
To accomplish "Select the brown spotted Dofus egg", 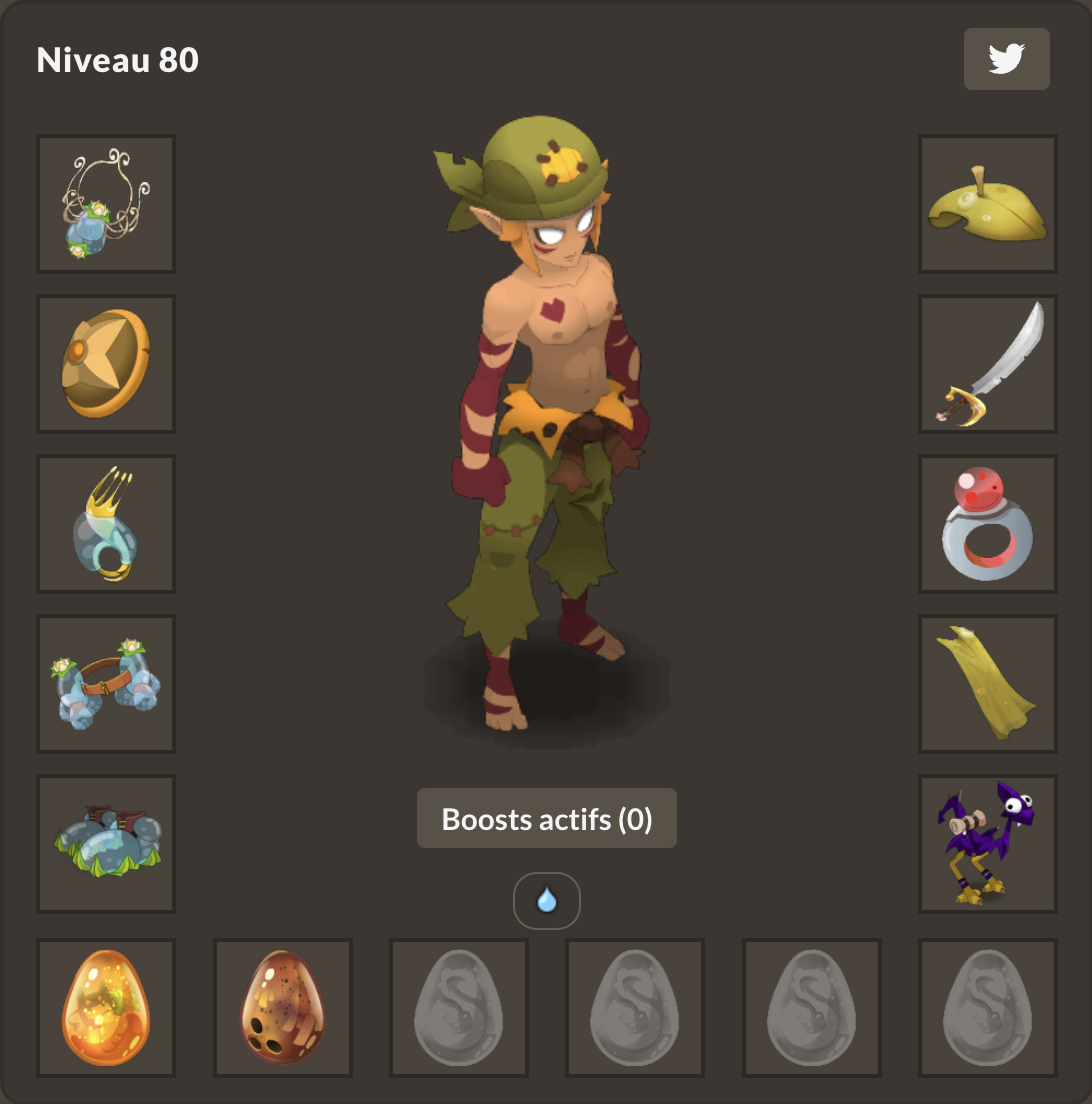I will pyautogui.click(x=283, y=1008).
